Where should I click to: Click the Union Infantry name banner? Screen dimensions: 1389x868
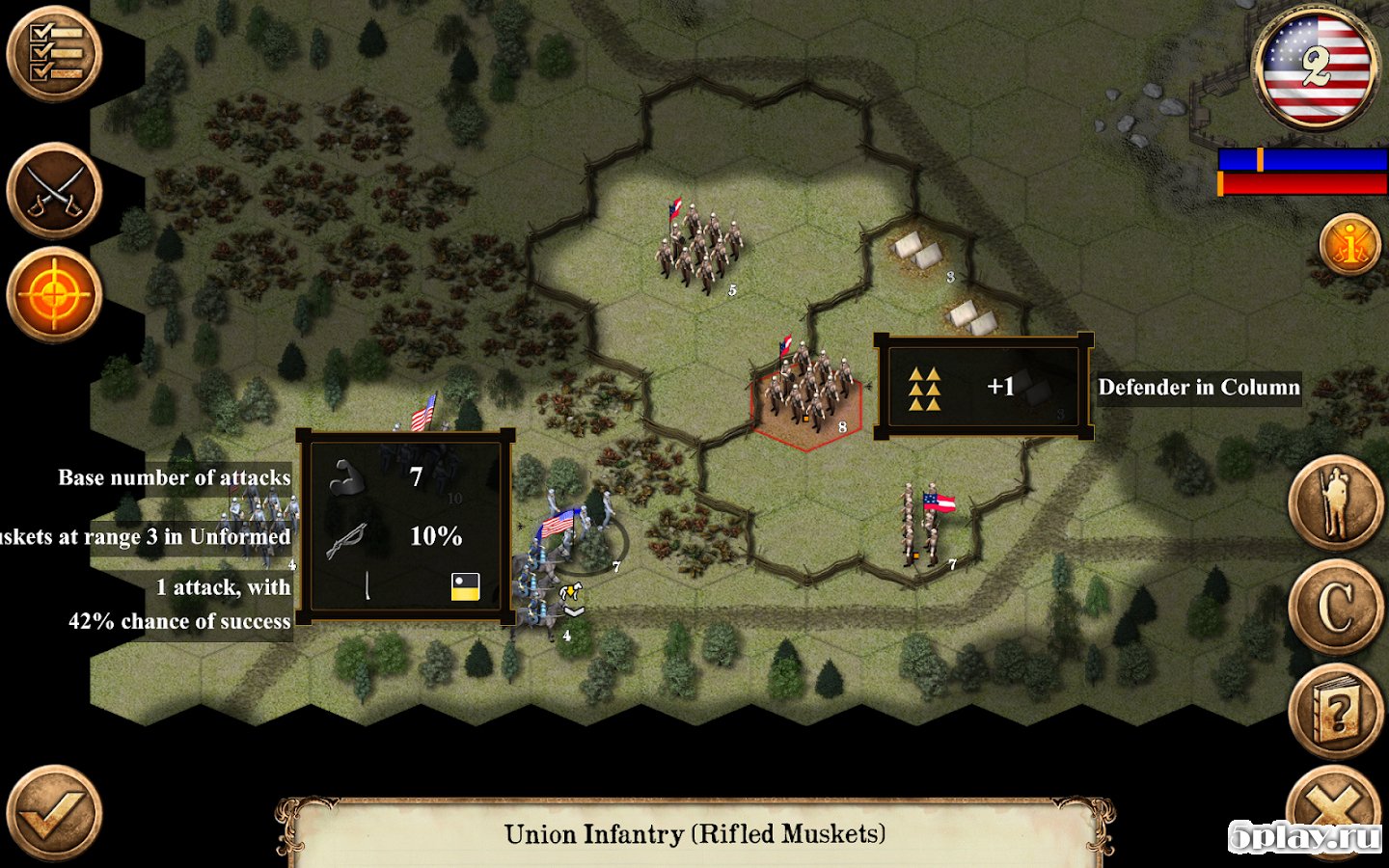[x=694, y=833]
